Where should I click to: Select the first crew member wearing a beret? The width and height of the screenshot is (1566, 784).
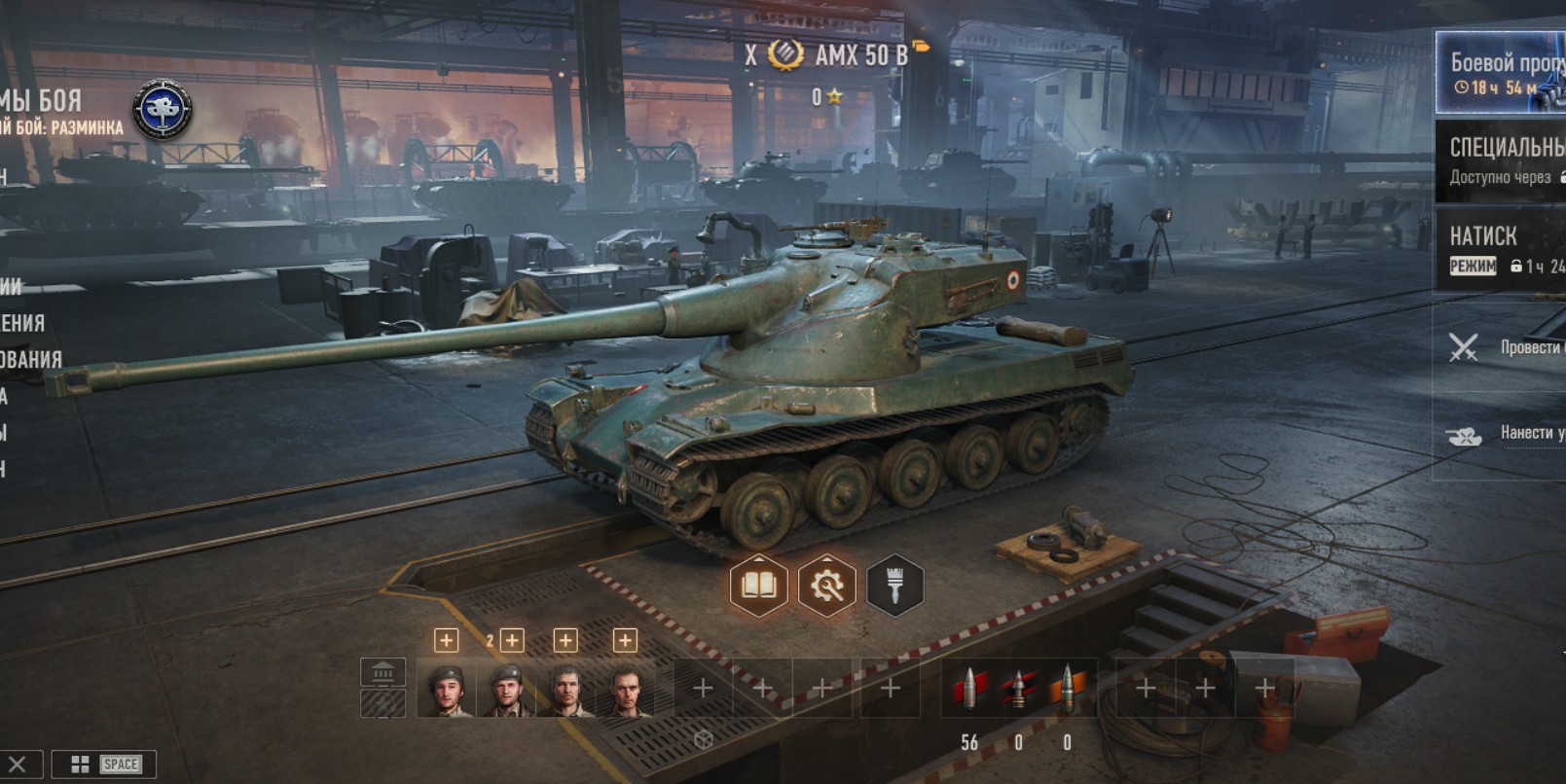click(x=447, y=690)
